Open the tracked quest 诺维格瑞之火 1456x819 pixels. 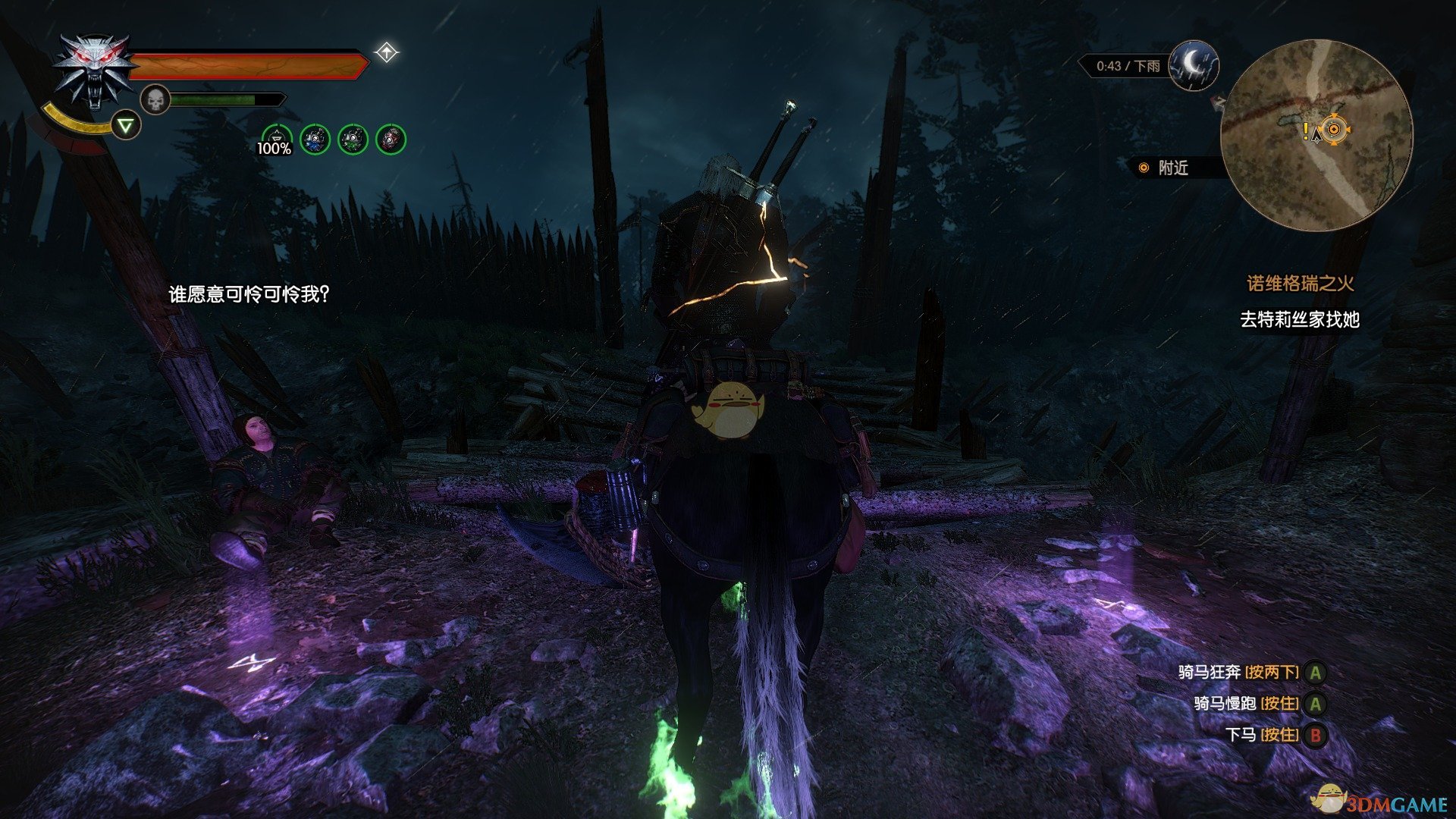pos(1300,284)
